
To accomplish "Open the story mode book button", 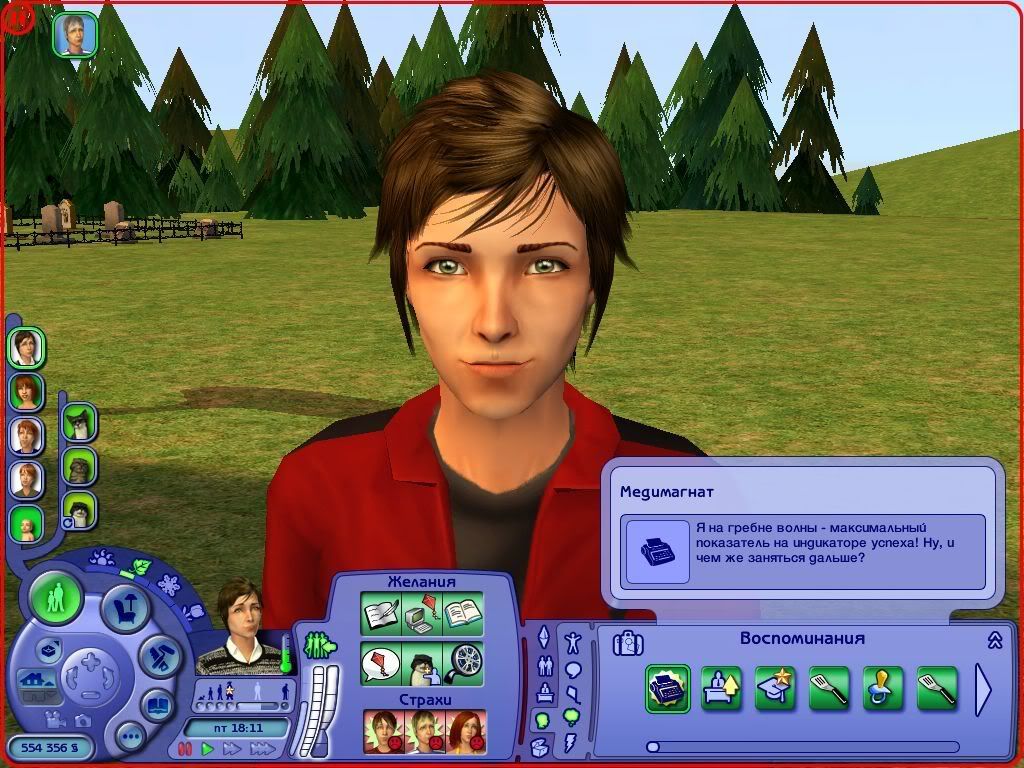I will pos(156,706).
